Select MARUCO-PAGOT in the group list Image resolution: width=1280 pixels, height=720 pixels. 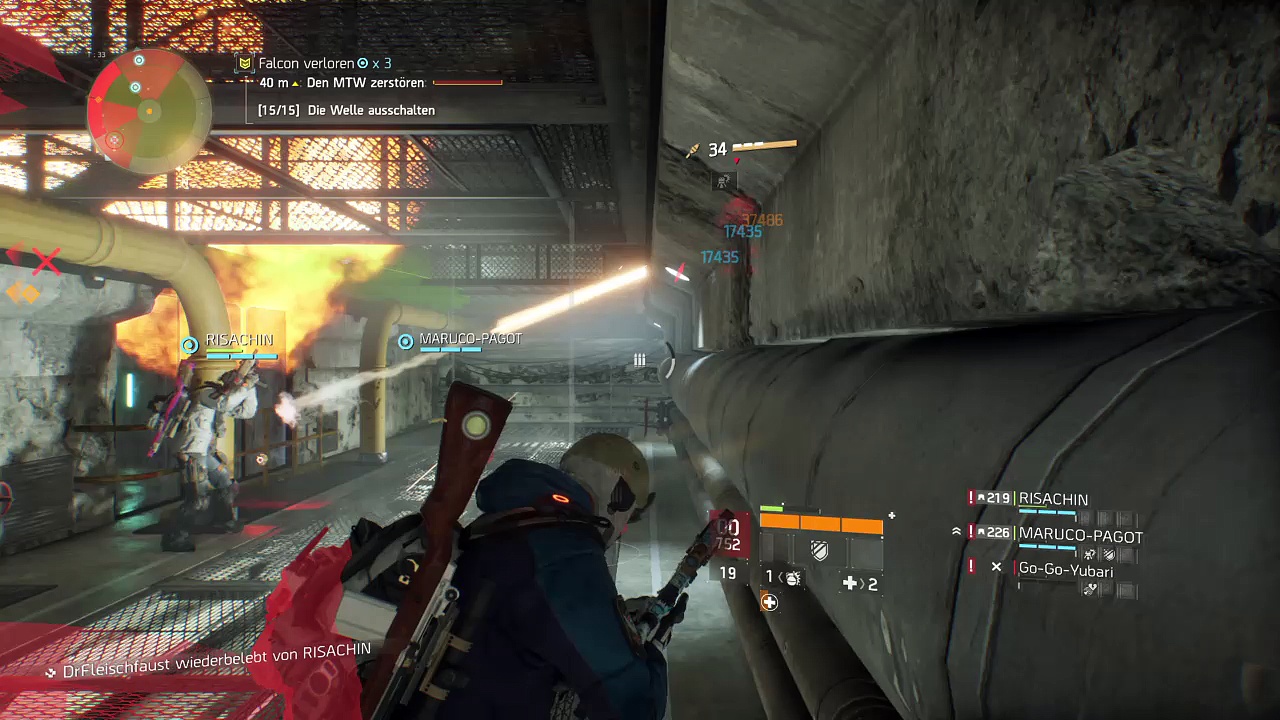coord(1080,536)
